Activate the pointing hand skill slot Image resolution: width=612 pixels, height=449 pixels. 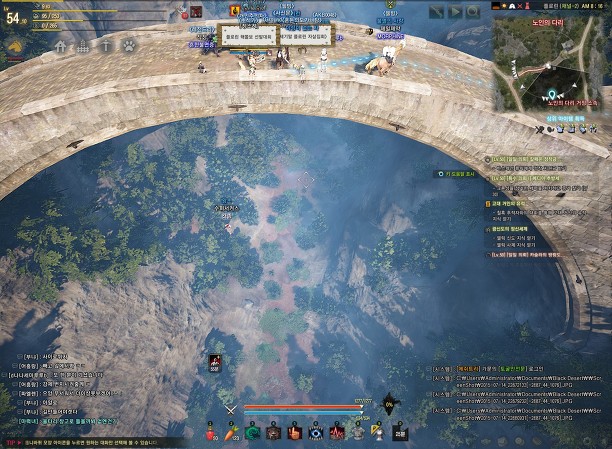[295, 432]
